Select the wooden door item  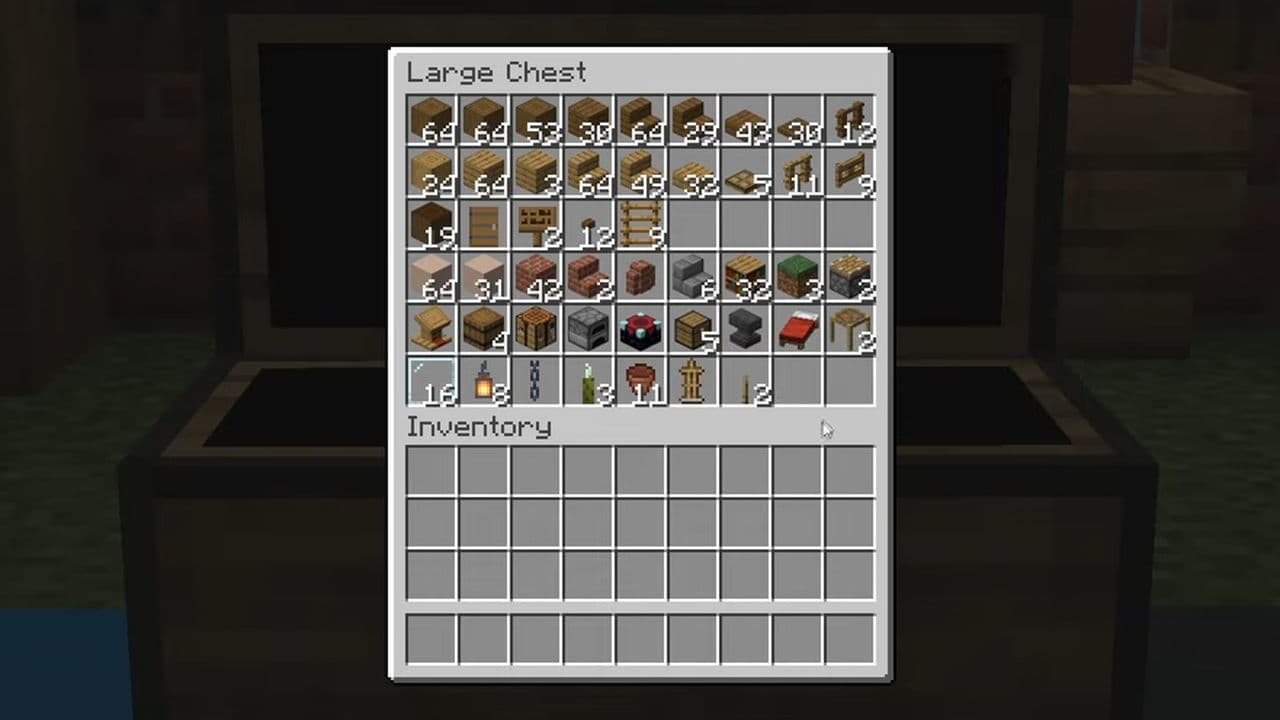point(484,224)
